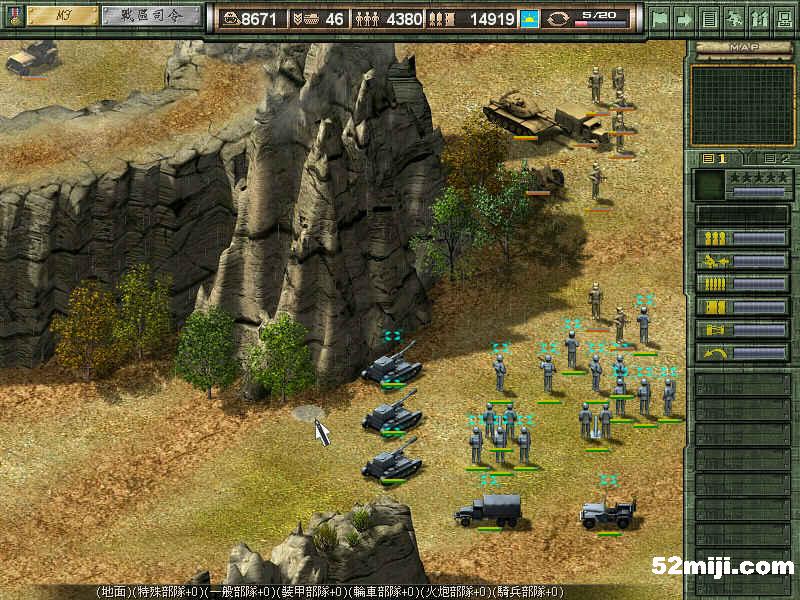
Task: Click the gold MY nameplate button
Action: pos(62,16)
